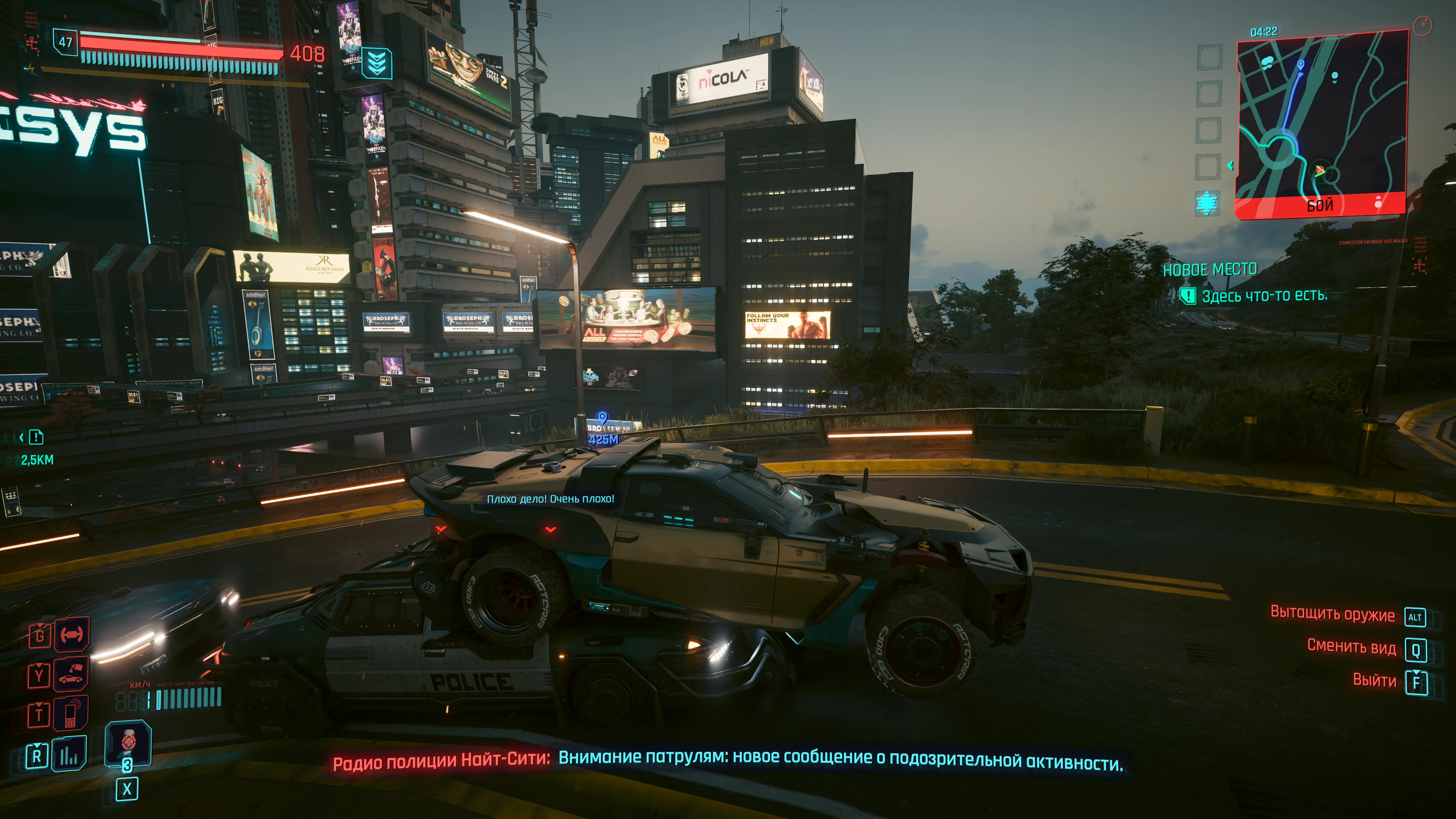Activate the vehicle weapons icon
The height and width of the screenshot is (819, 1456).
[72, 634]
